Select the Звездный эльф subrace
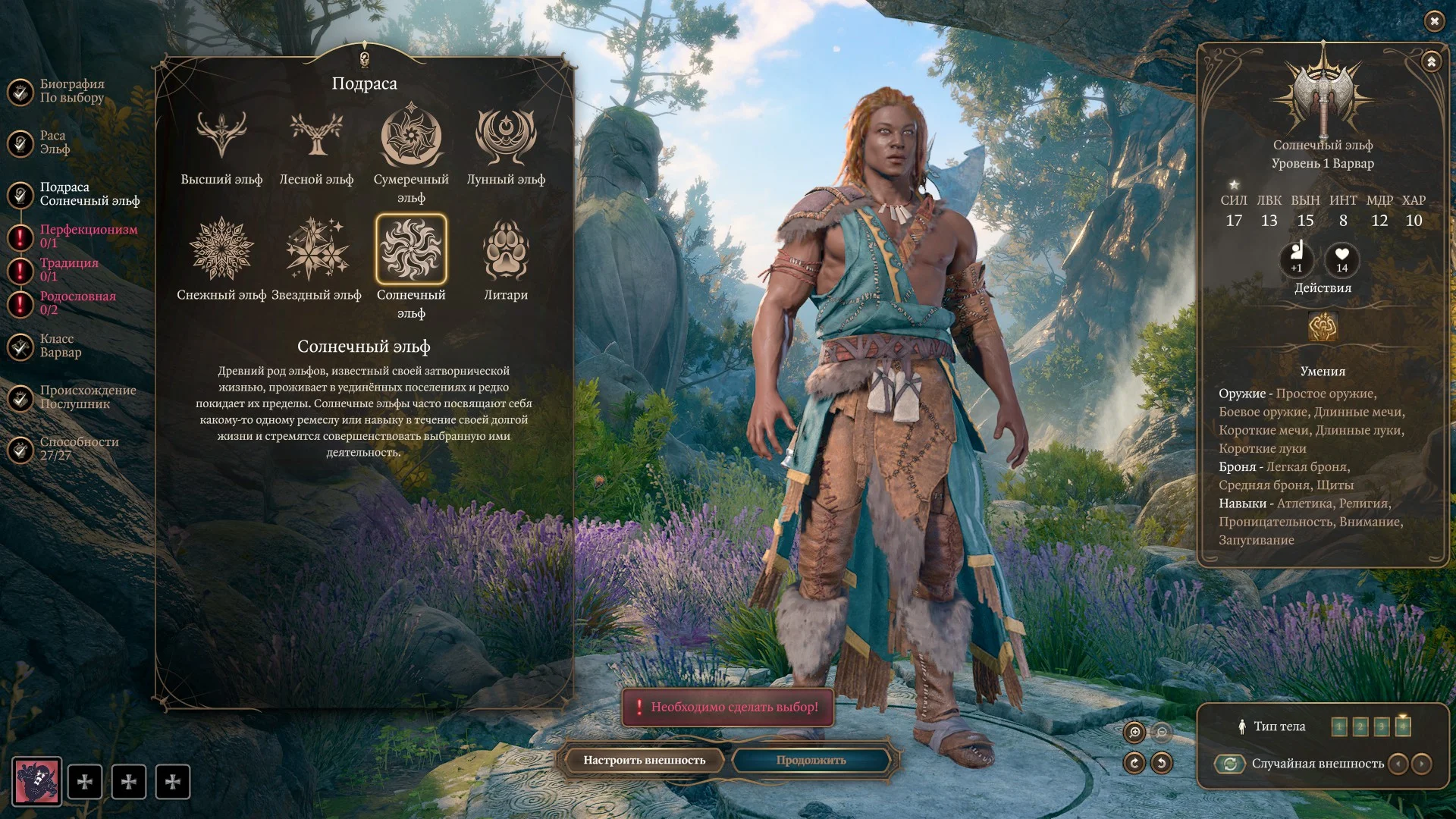The height and width of the screenshot is (819, 1456). pyautogui.click(x=316, y=249)
